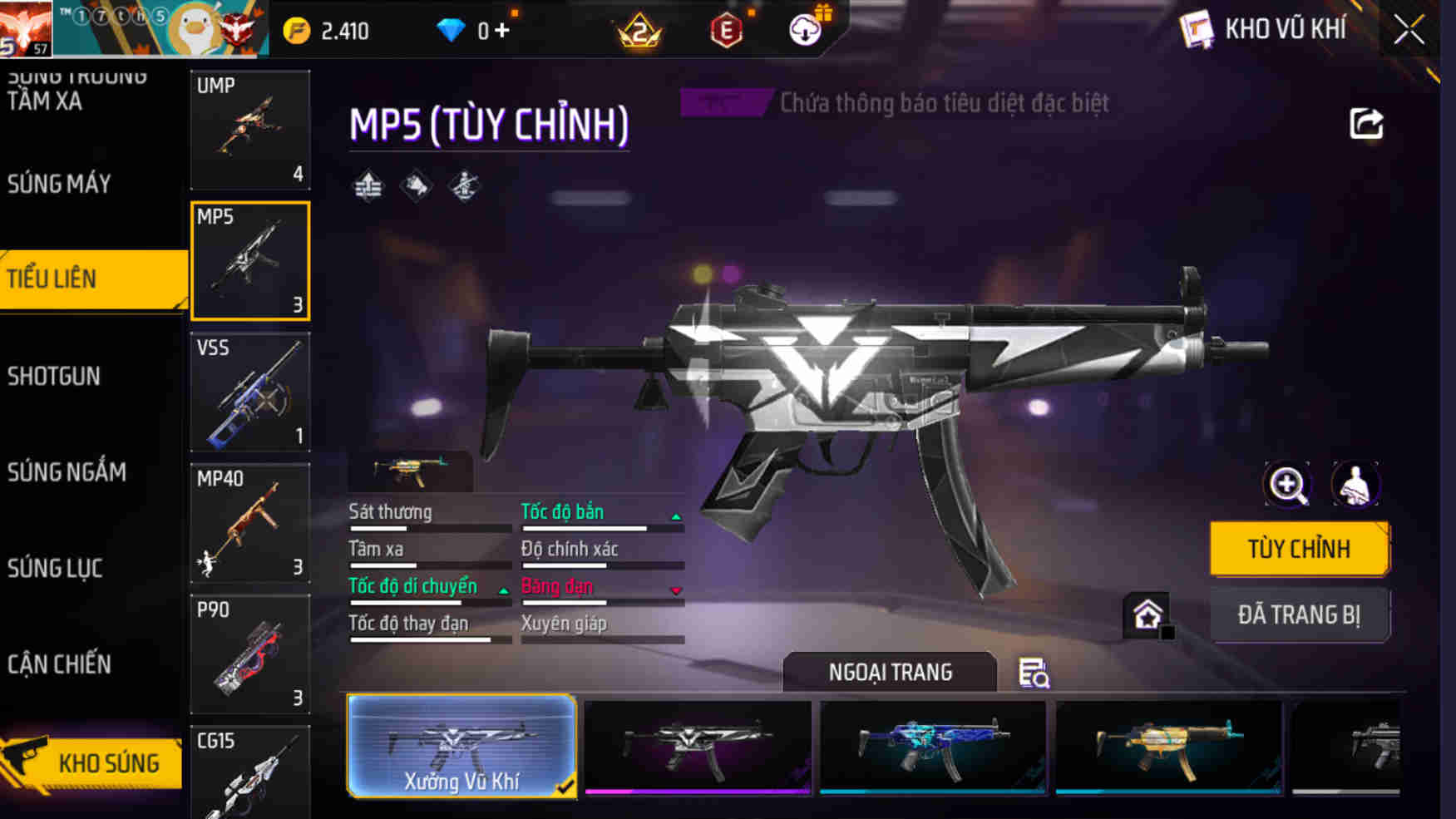Click the share icon beside KHO VŨ KHÍ

1364,123
